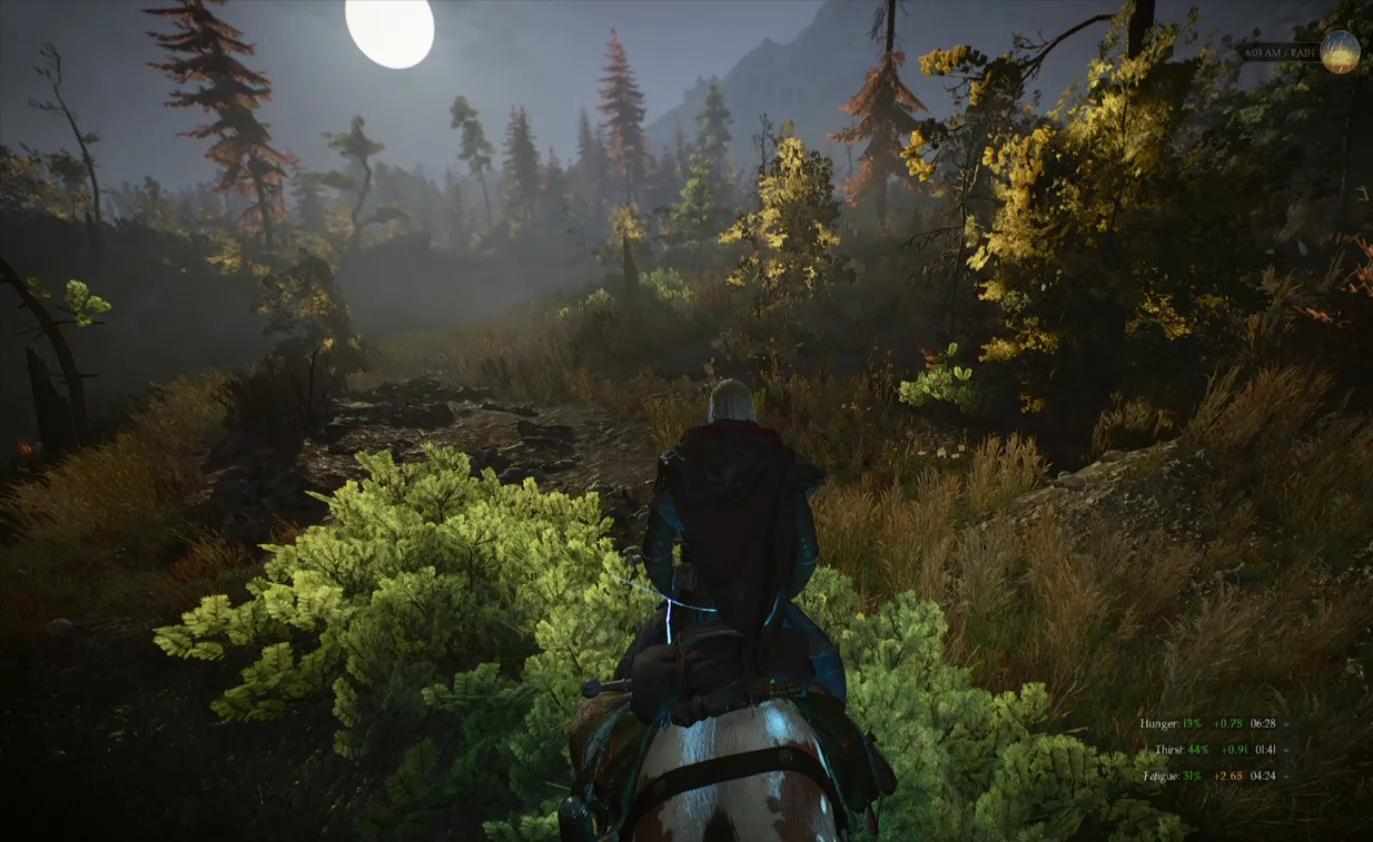Click the rain weather orb icon

(1339, 52)
